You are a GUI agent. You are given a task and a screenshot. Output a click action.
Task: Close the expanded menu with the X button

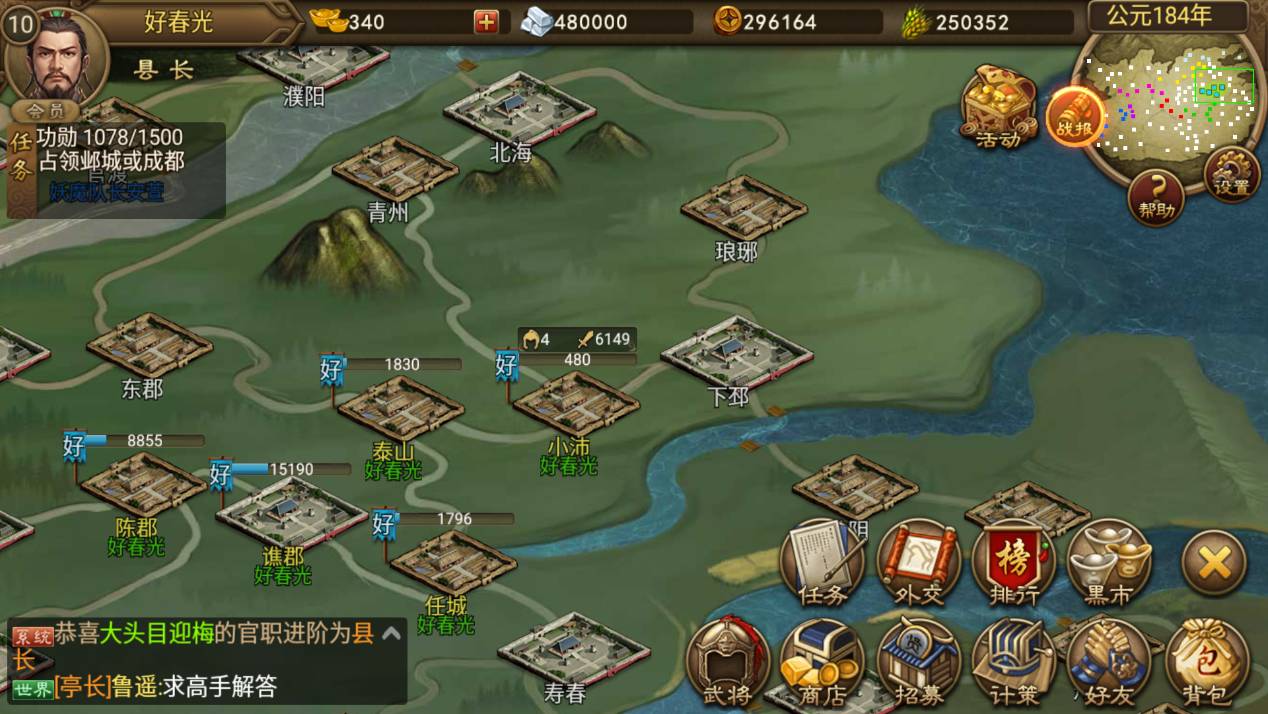pyautogui.click(x=1214, y=564)
